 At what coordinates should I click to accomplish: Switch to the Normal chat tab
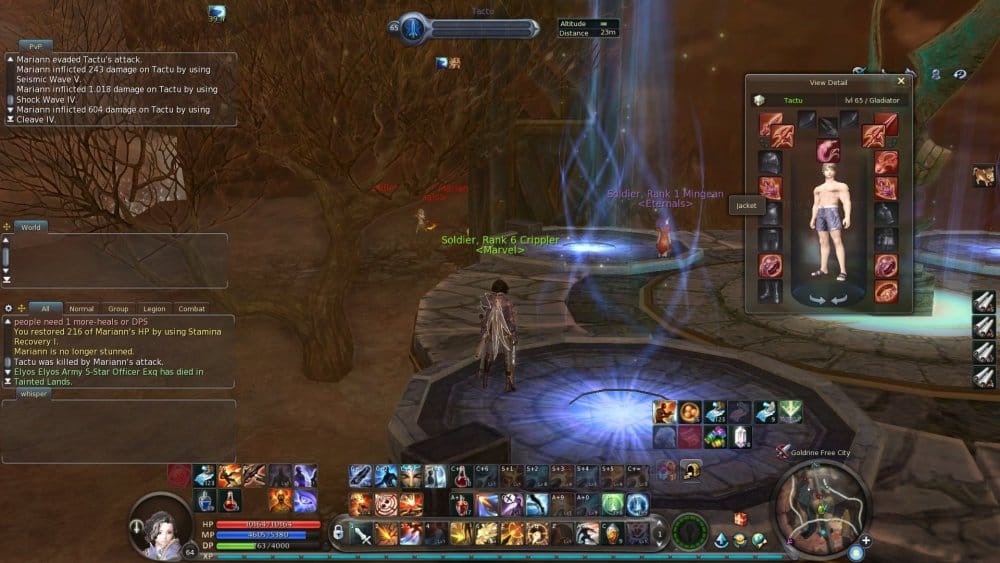click(81, 309)
